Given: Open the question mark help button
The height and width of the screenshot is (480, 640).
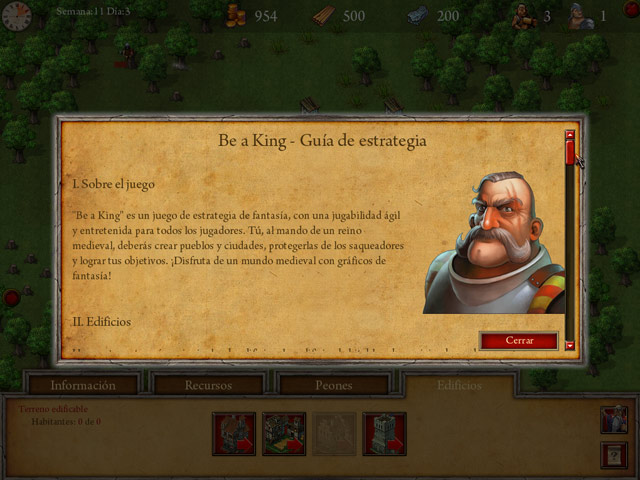Looking at the screenshot, I should coord(614,455).
